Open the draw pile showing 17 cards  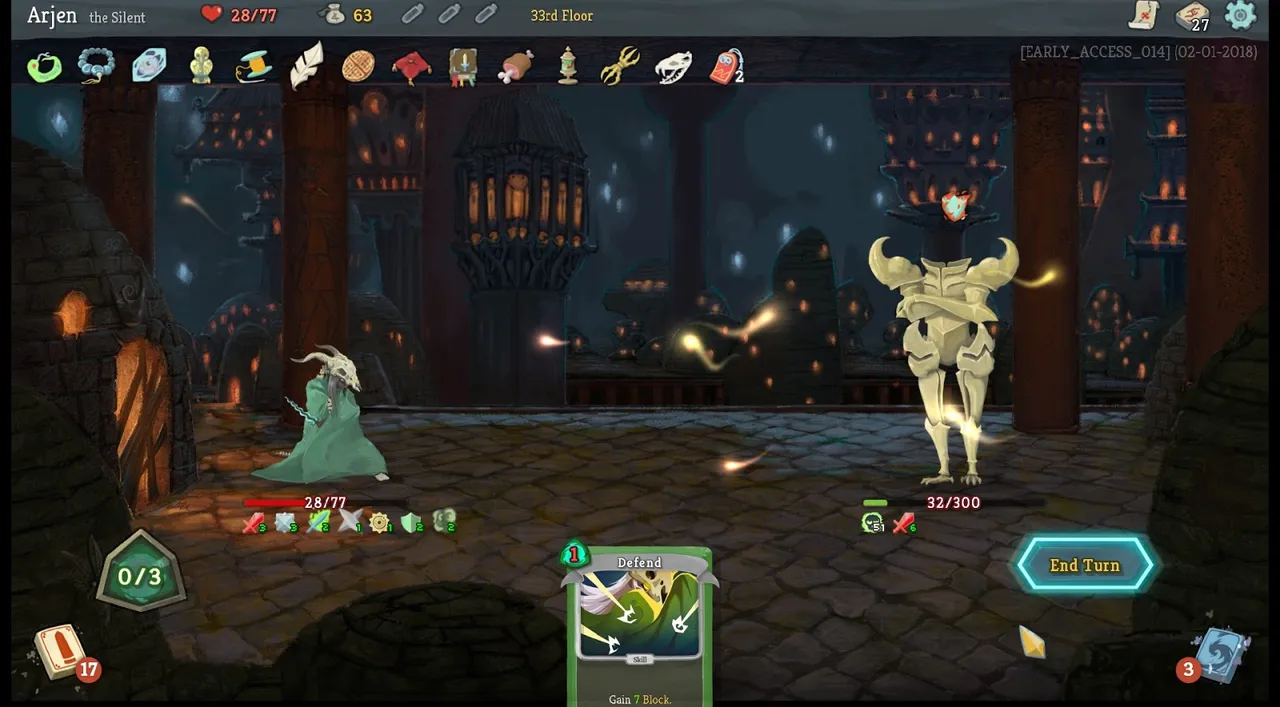coord(62,650)
